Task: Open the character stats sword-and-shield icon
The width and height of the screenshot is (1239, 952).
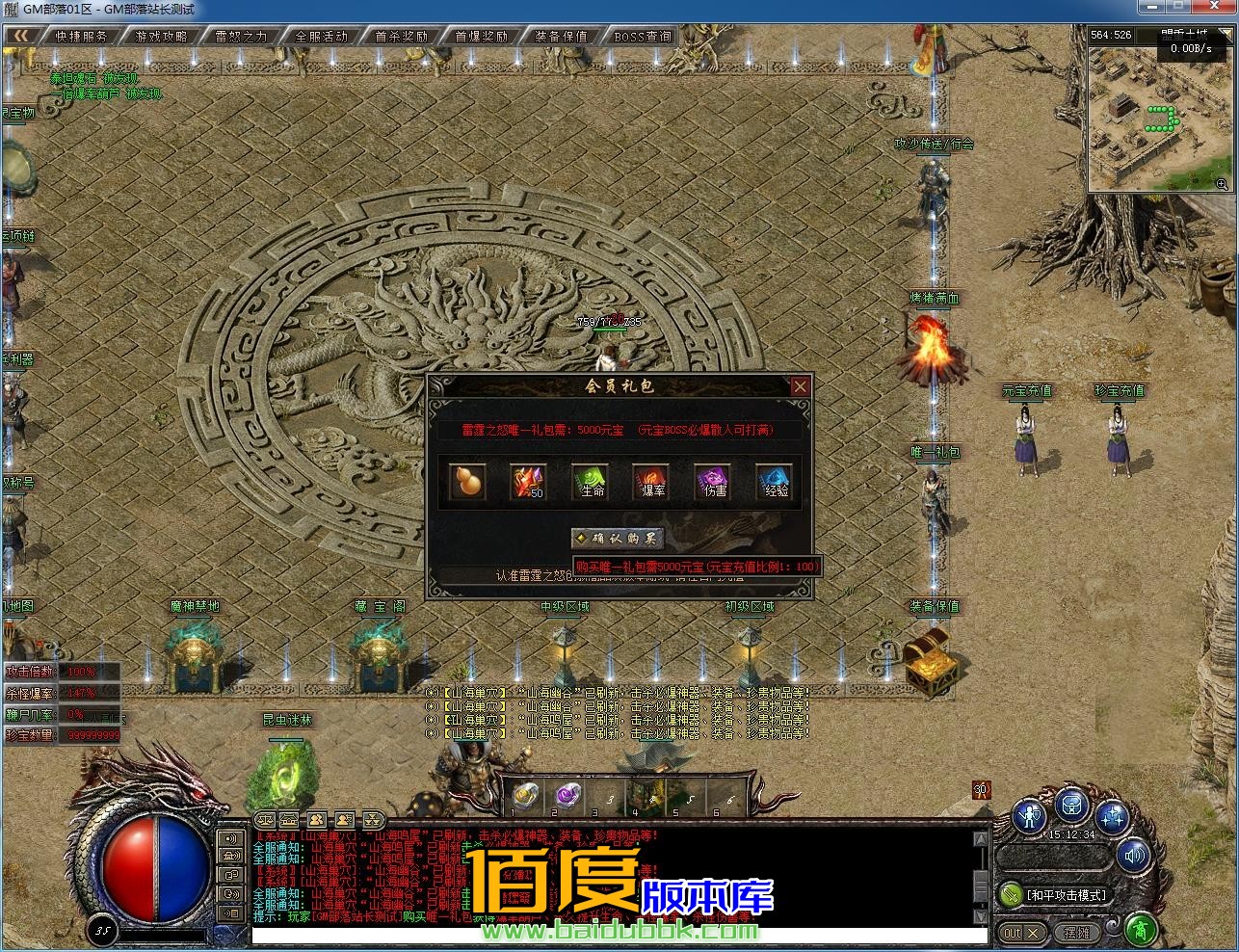Action: point(1030,816)
